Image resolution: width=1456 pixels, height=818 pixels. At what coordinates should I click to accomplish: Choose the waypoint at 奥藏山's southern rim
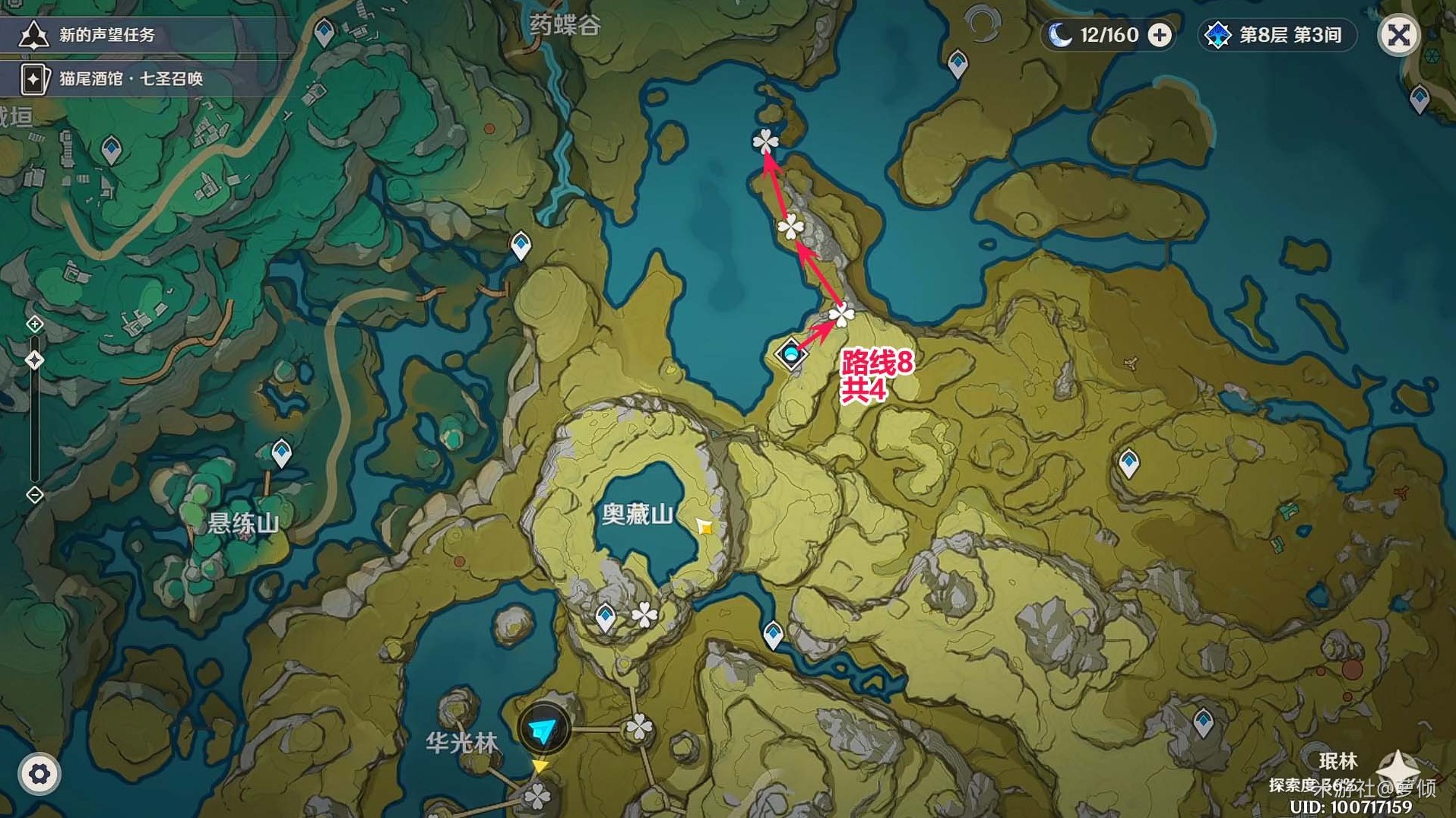[606, 616]
